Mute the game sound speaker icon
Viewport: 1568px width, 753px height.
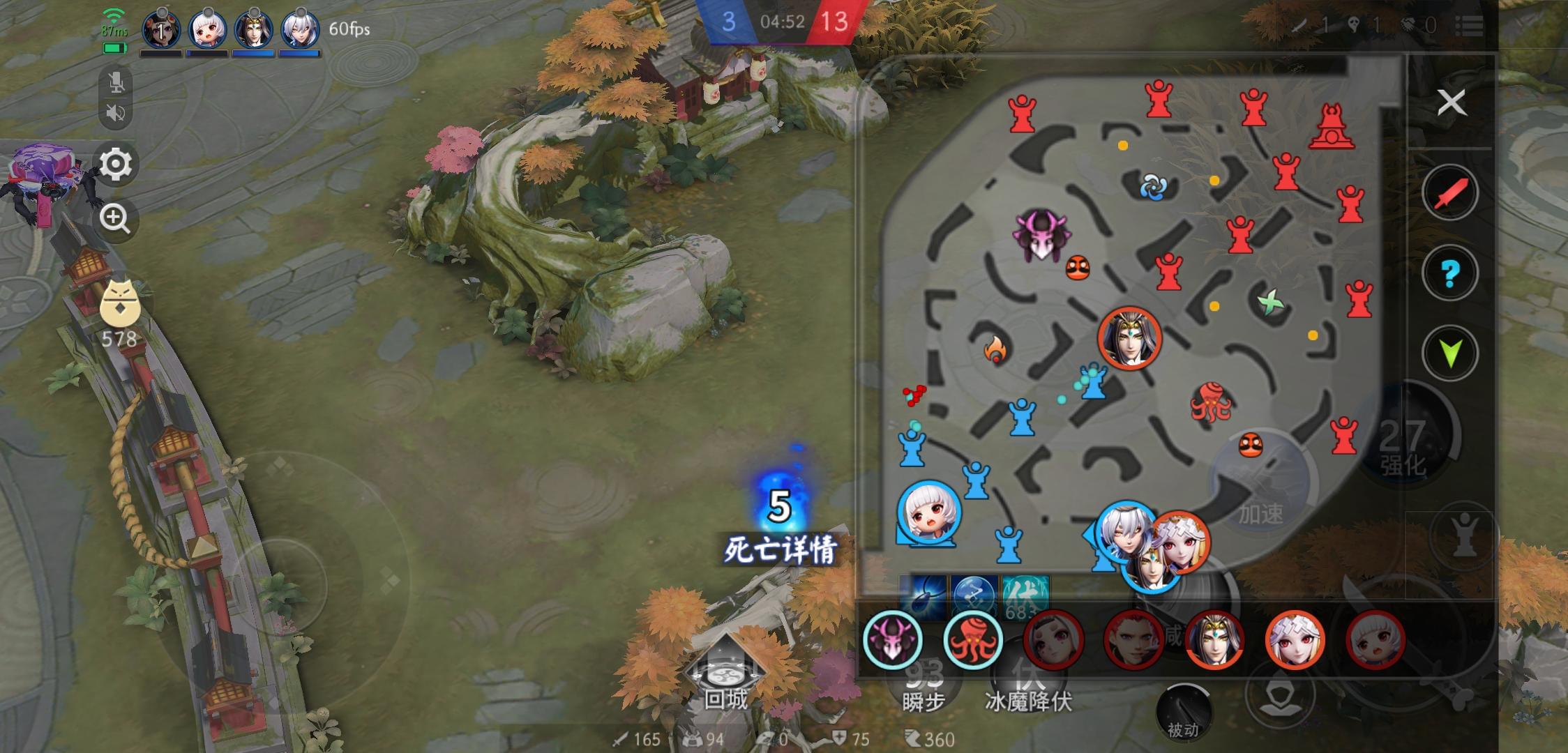tap(116, 112)
